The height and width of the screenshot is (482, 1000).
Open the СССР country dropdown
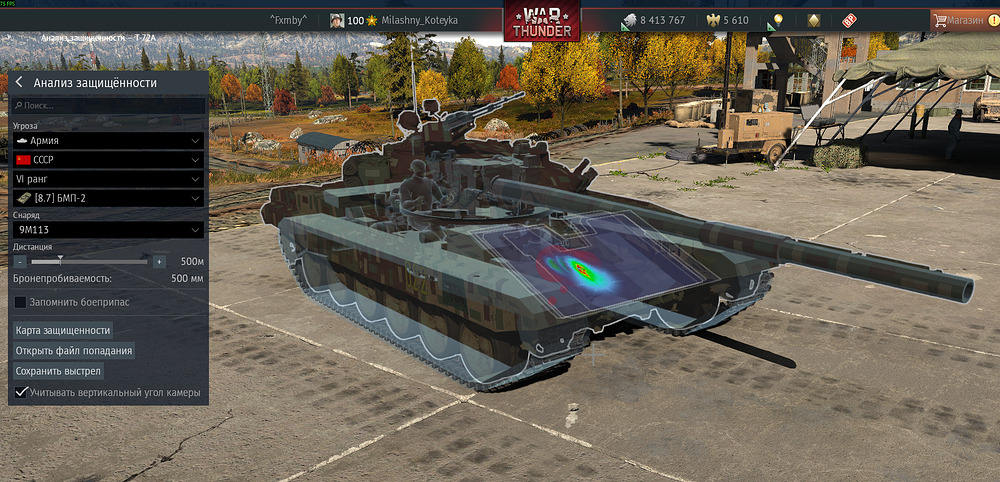(108, 160)
